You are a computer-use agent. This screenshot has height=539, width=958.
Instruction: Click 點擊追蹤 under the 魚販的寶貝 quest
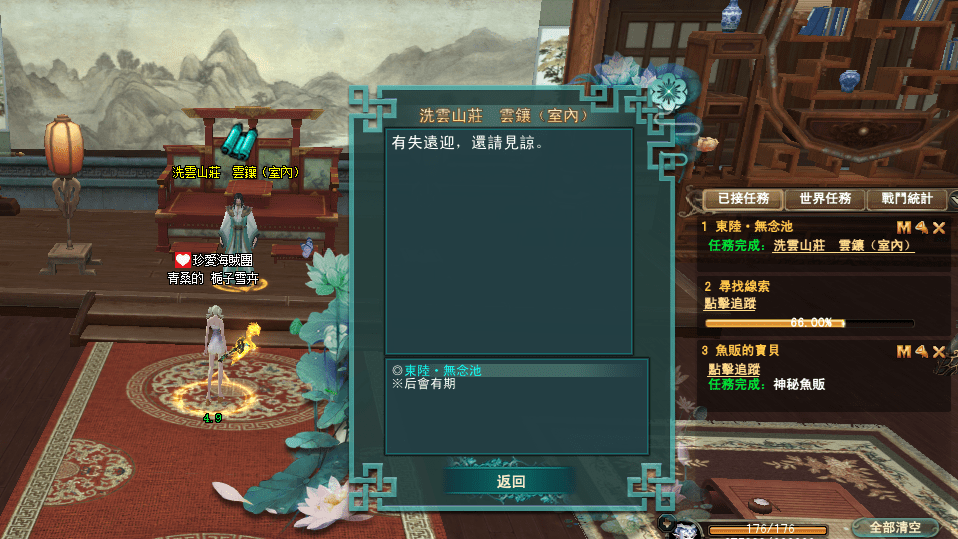(731, 369)
